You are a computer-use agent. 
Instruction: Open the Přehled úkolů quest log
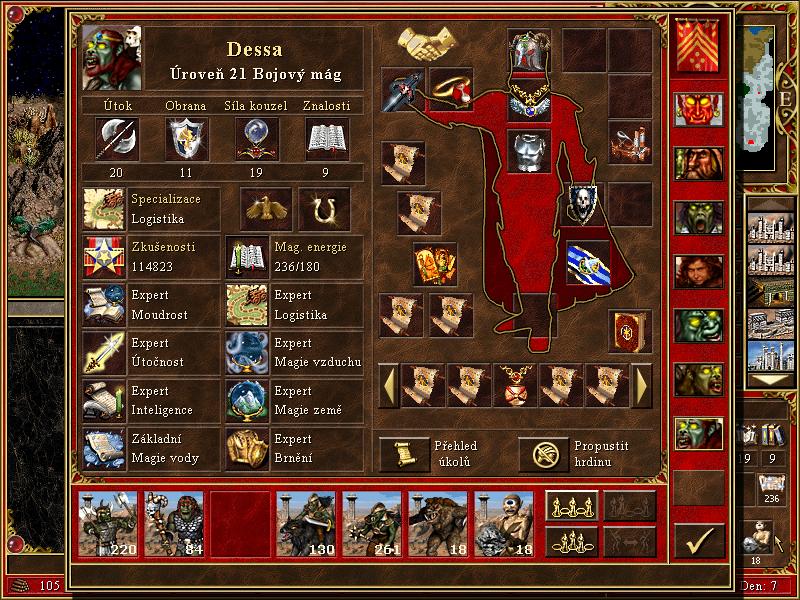click(x=405, y=453)
